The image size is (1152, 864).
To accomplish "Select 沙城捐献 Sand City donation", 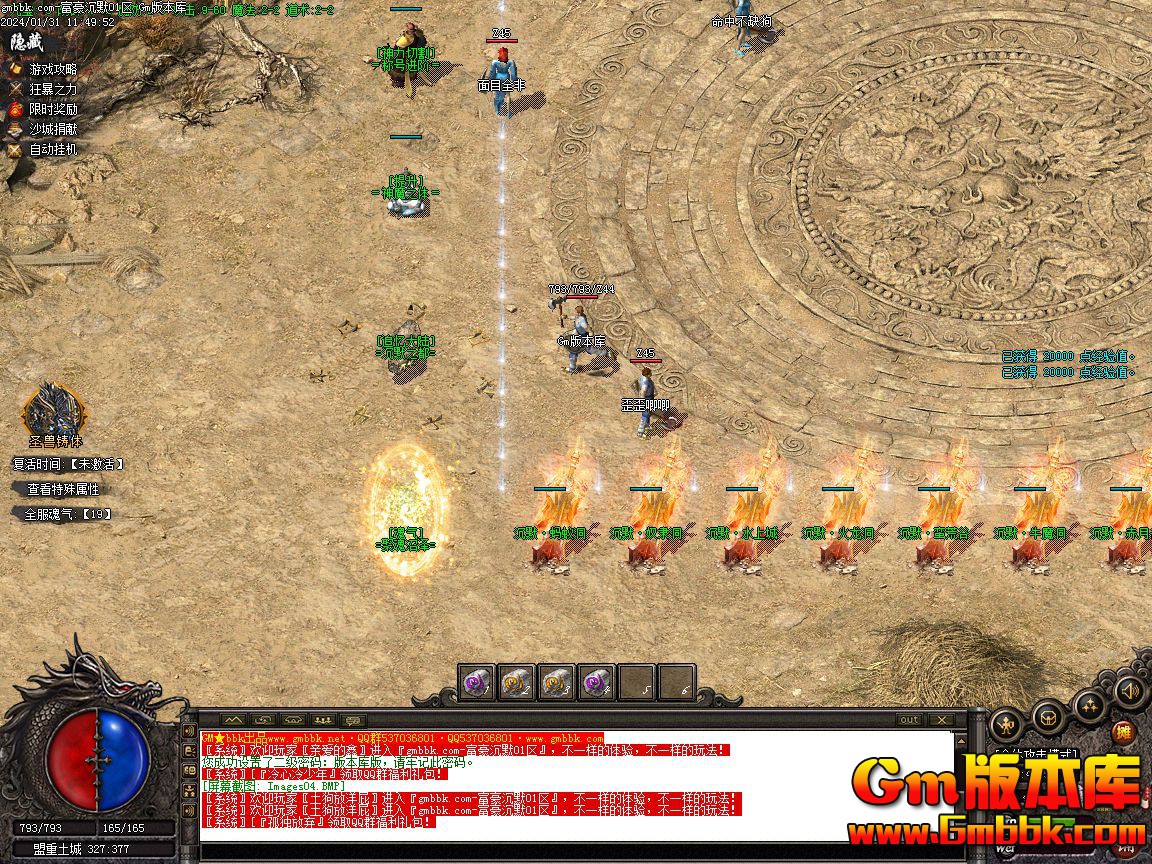I will pyautogui.click(x=52, y=129).
